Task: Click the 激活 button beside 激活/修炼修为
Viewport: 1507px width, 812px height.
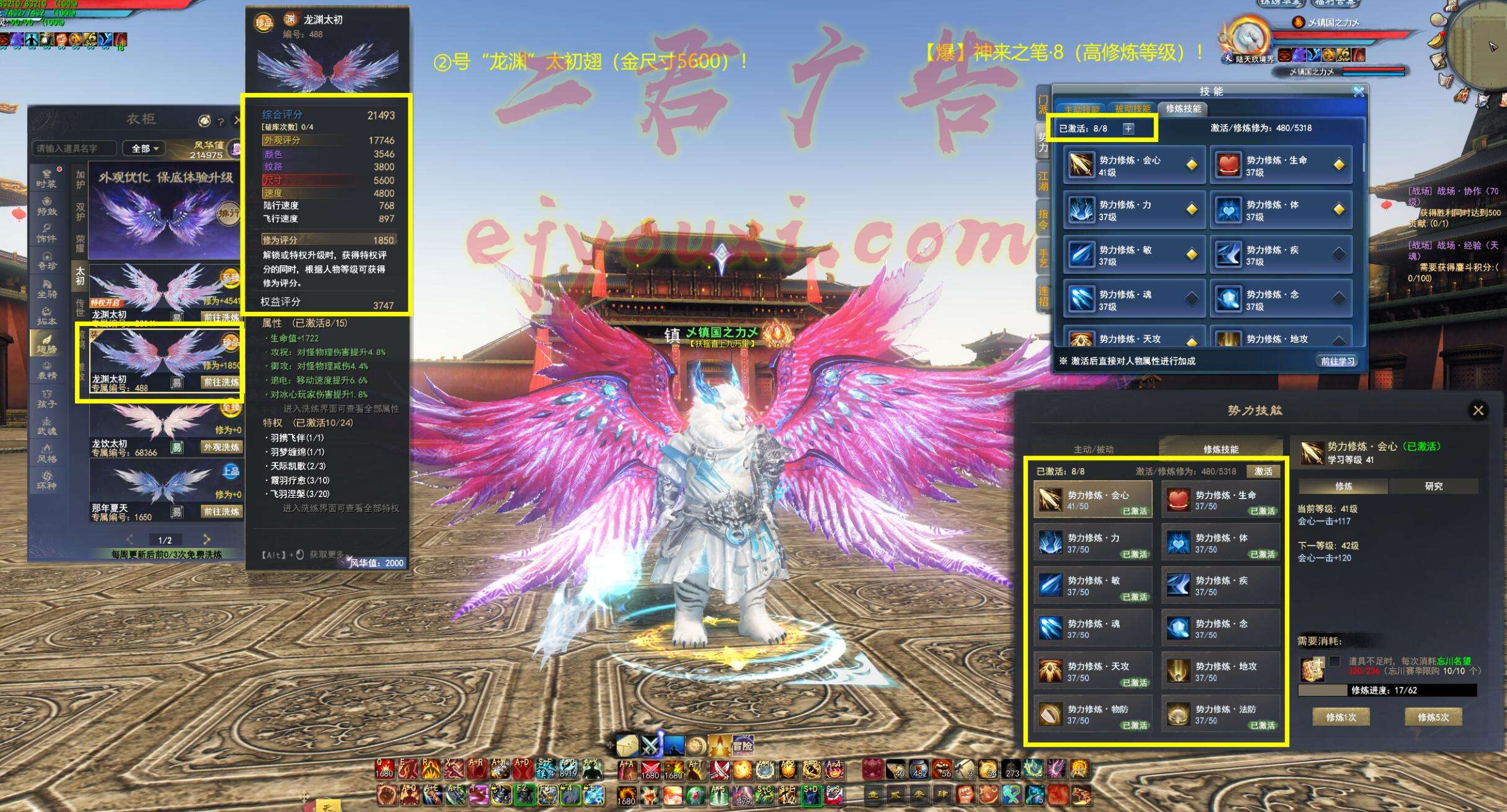Action: coord(1263,472)
